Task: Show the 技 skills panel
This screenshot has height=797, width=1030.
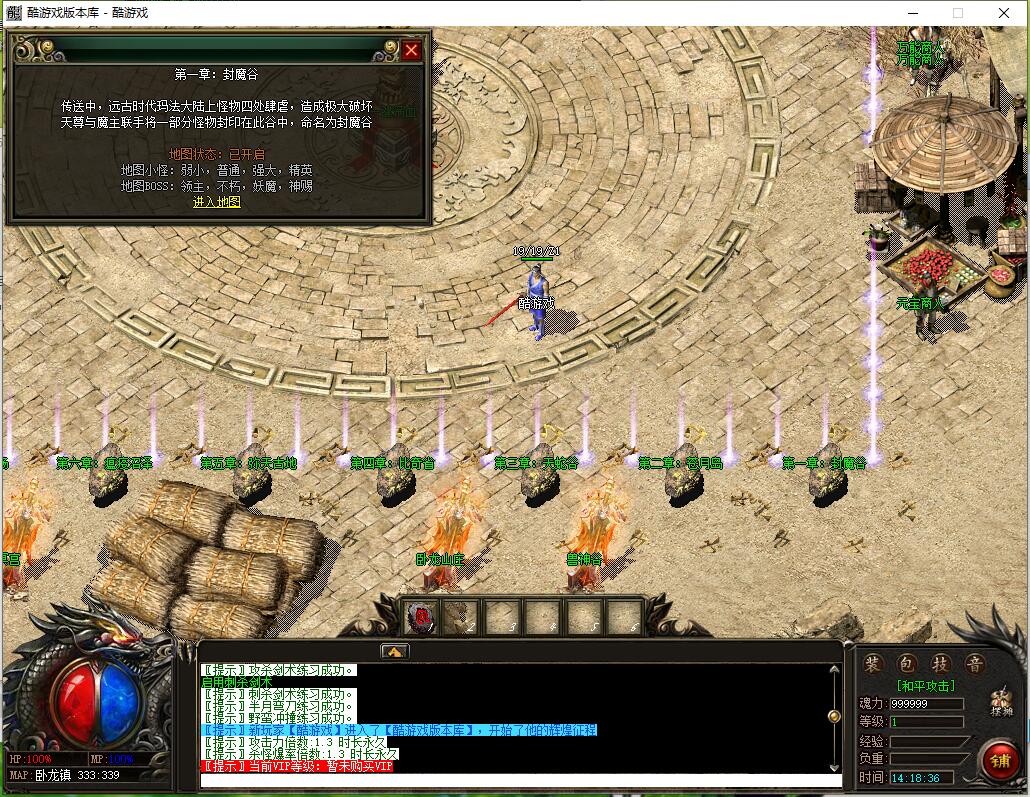Action: 940,664
